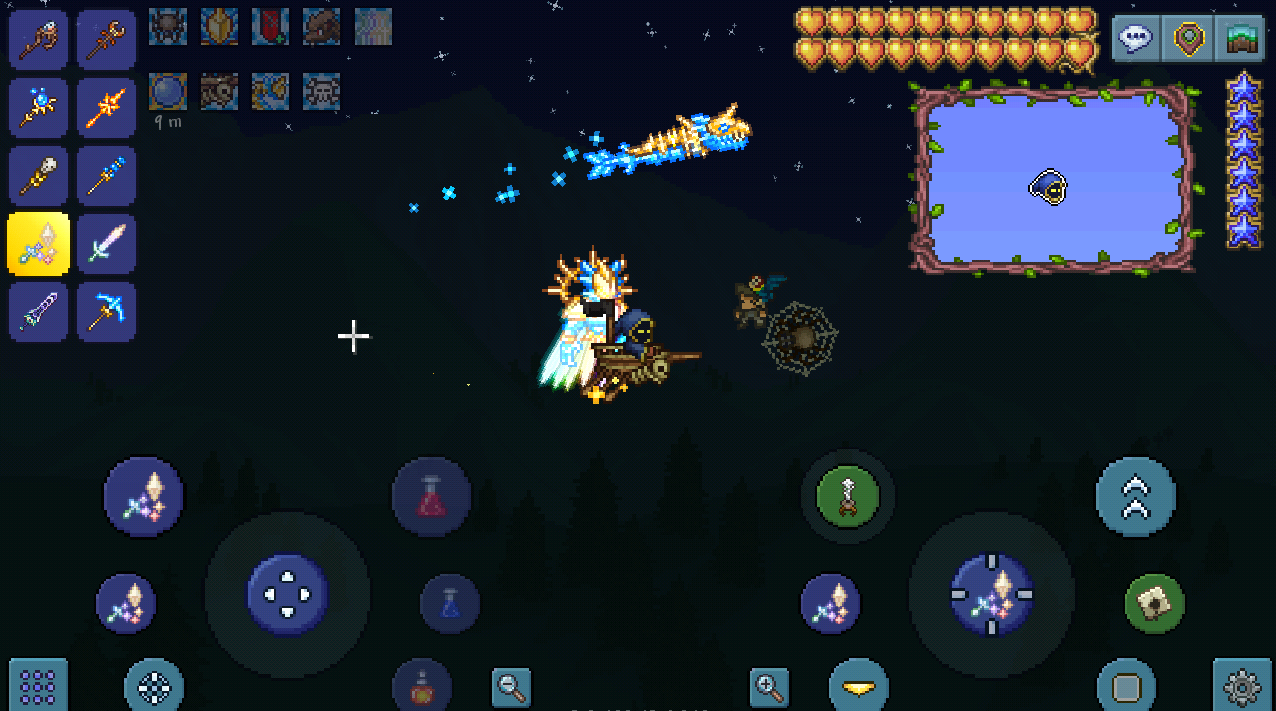The image size is (1276, 711).
Task: Open the Settings gear
Action: [1241, 687]
